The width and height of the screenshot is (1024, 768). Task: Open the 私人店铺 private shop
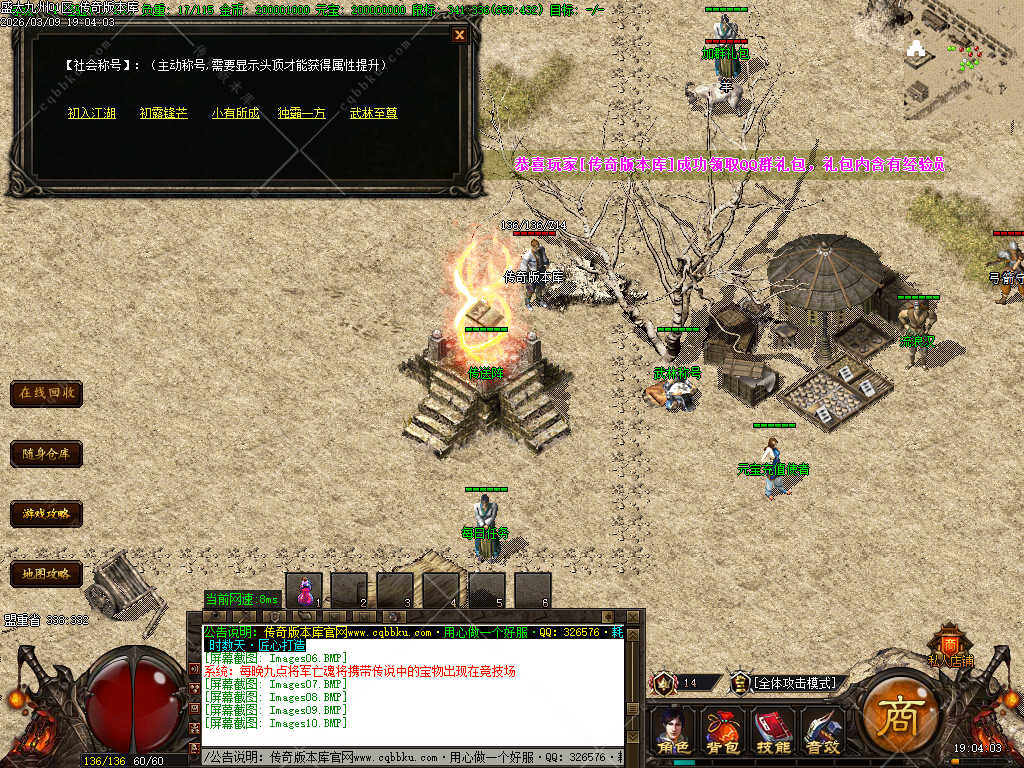click(x=950, y=645)
